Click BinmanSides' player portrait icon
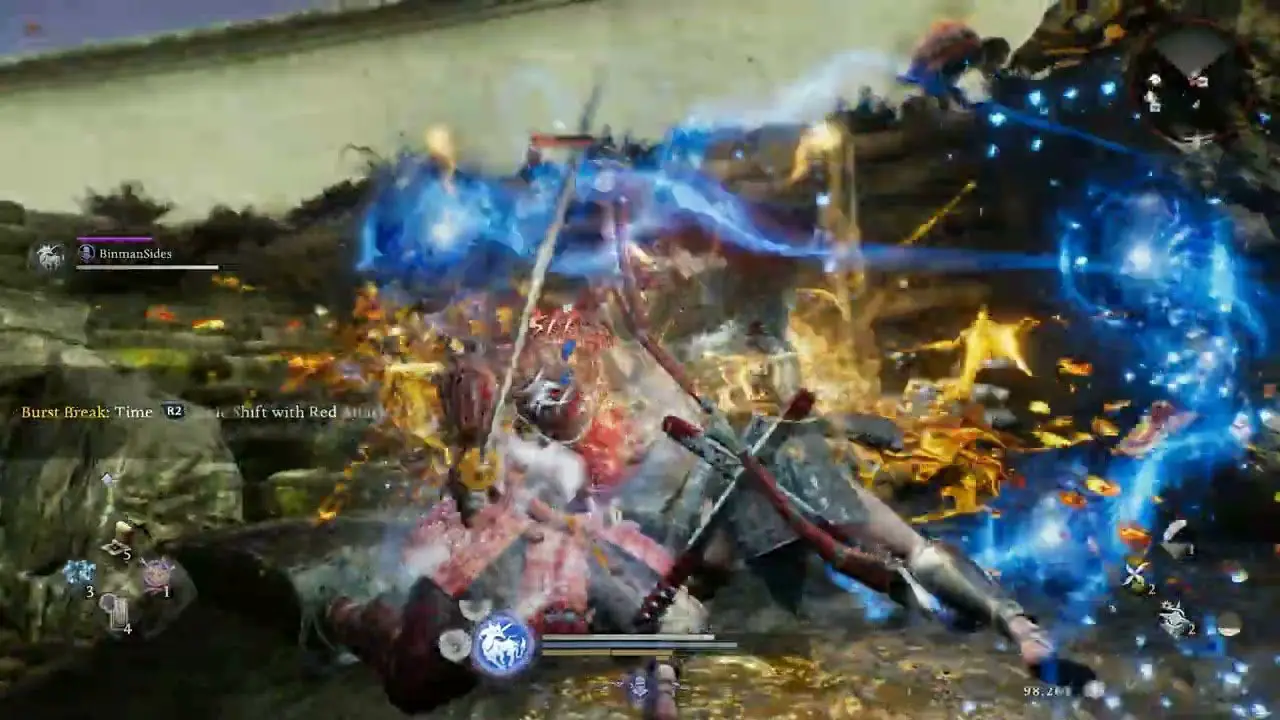The height and width of the screenshot is (720, 1280). click(x=47, y=257)
